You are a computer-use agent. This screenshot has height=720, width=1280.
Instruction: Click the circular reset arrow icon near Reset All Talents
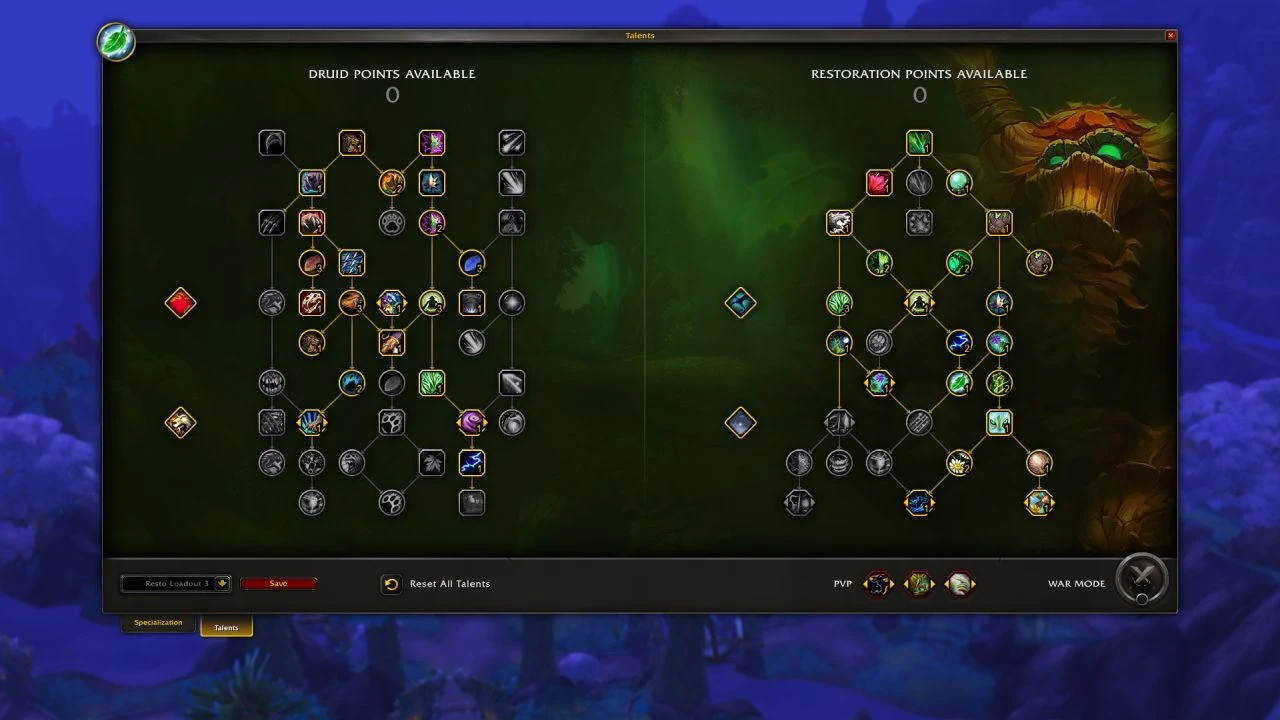pyautogui.click(x=391, y=583)
